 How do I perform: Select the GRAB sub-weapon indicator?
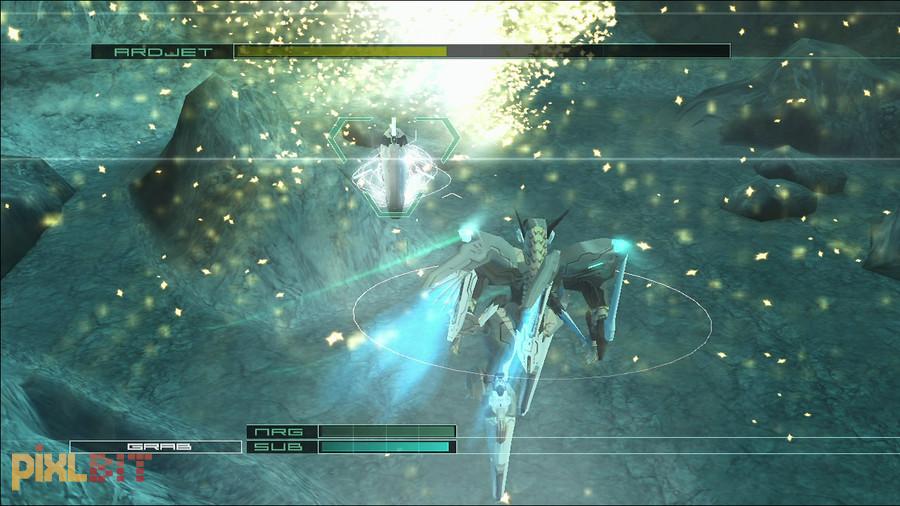(x=156, y=447)
